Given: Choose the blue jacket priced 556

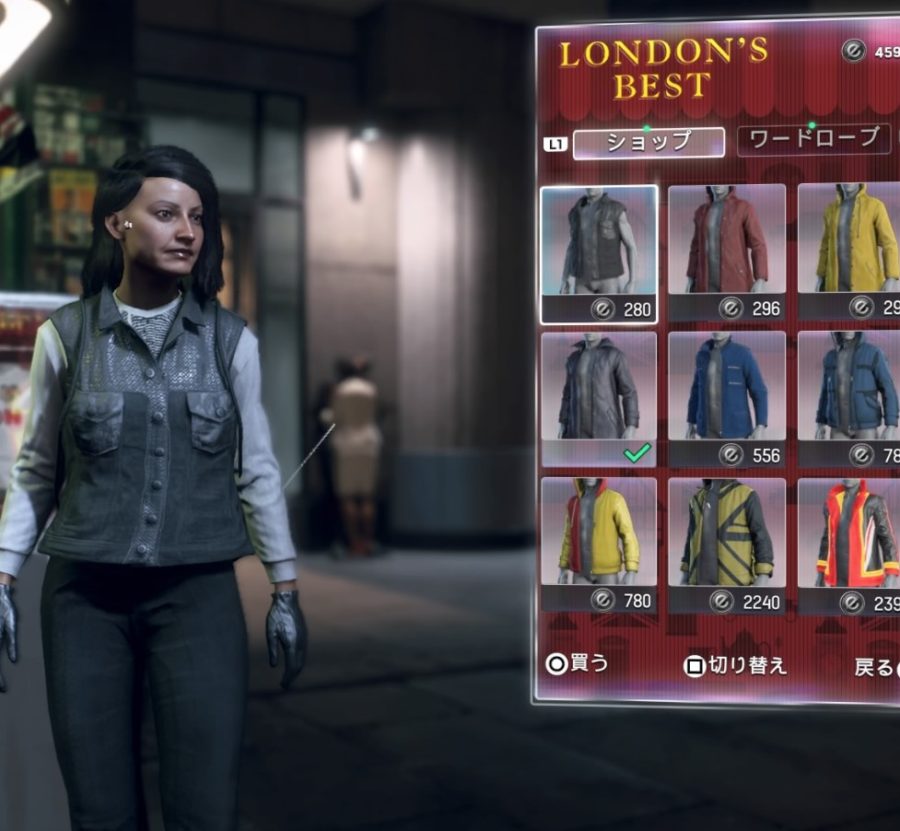Looking at the screenshot, I should click(727, 399).
